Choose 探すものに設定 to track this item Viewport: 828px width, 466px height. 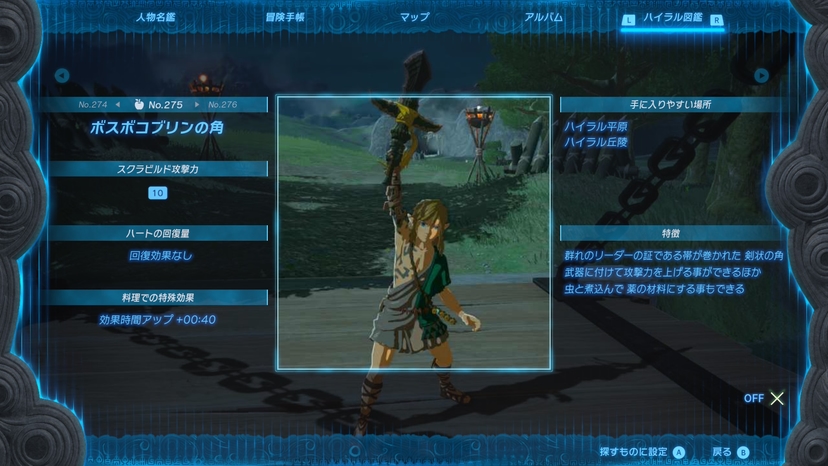click(x=642, y=452)
